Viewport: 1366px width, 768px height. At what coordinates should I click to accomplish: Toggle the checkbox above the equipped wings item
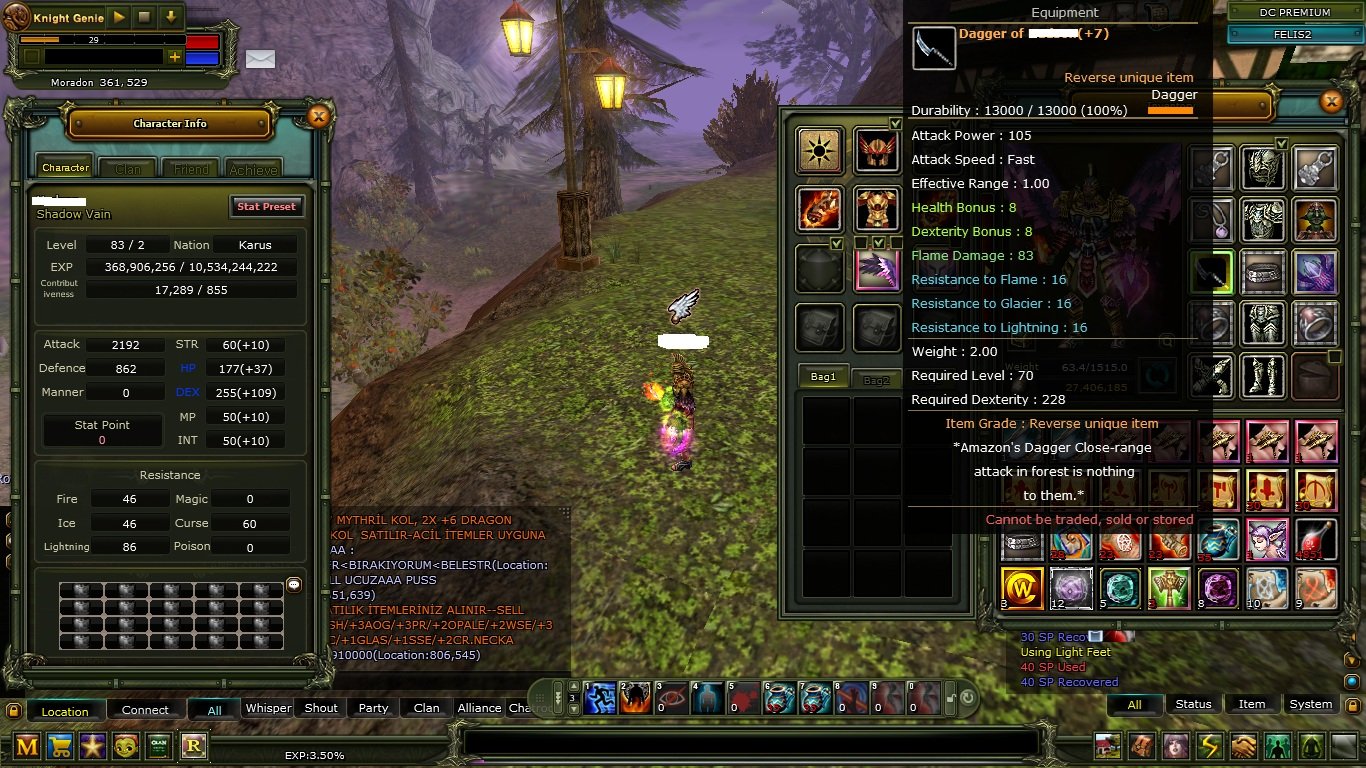pos(878,244)
